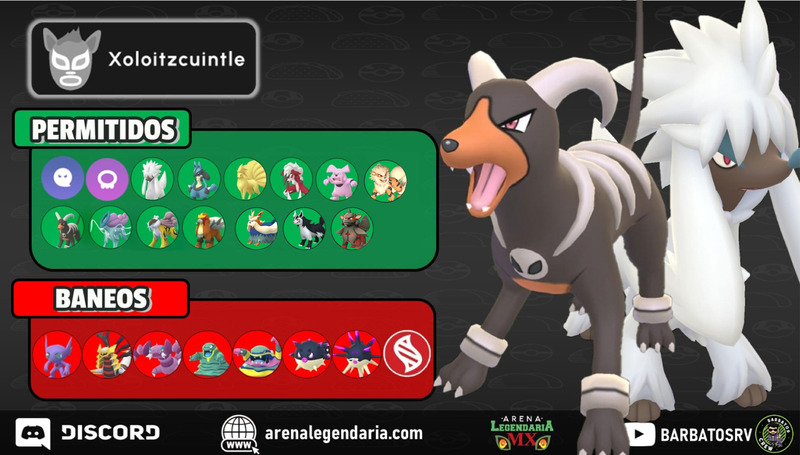
Task: Select the banned Sableye icon
Action: click(x=56, y=352)
